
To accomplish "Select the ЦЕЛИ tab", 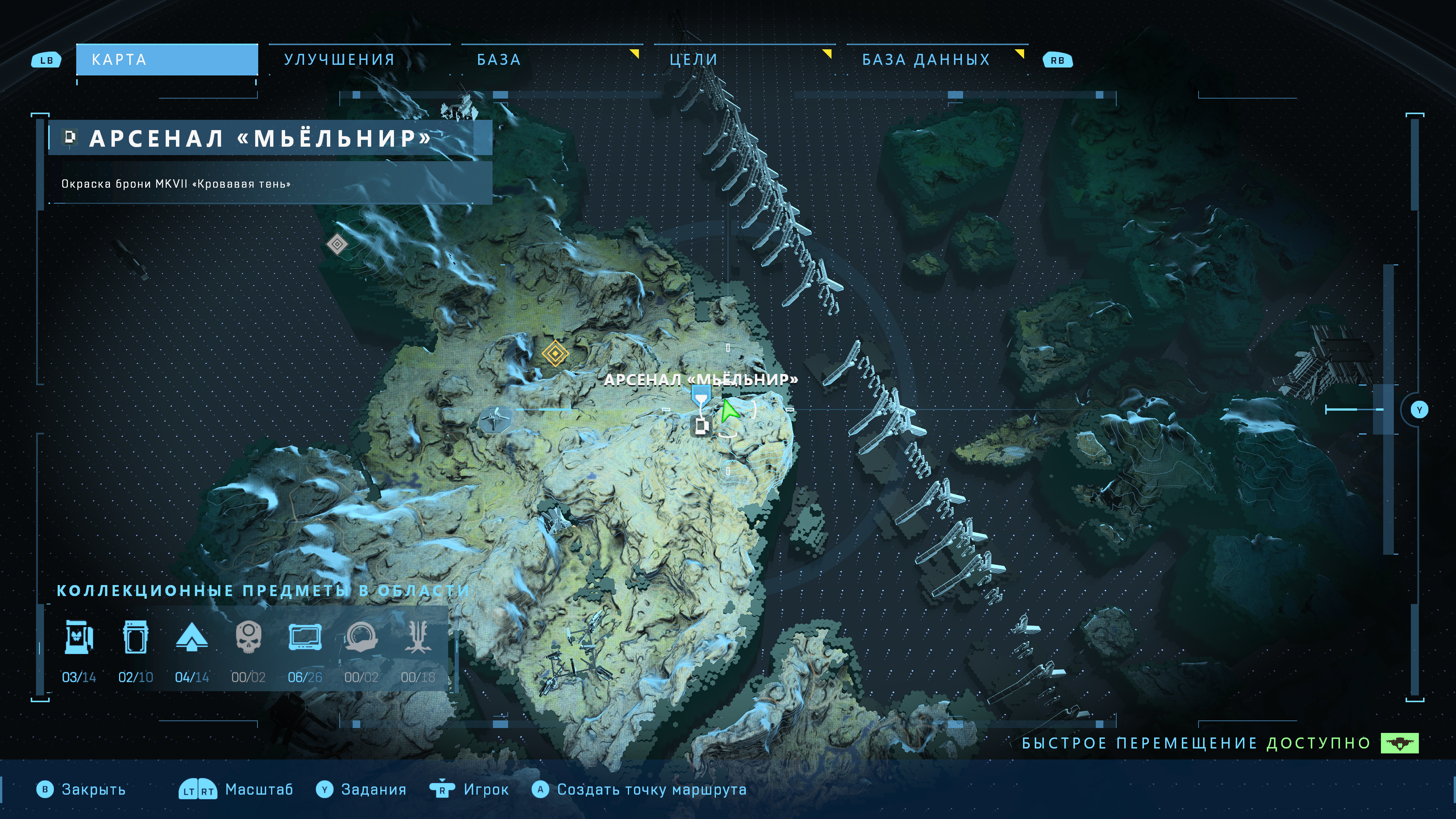I will pyautogui.click(x=693, y=60).
